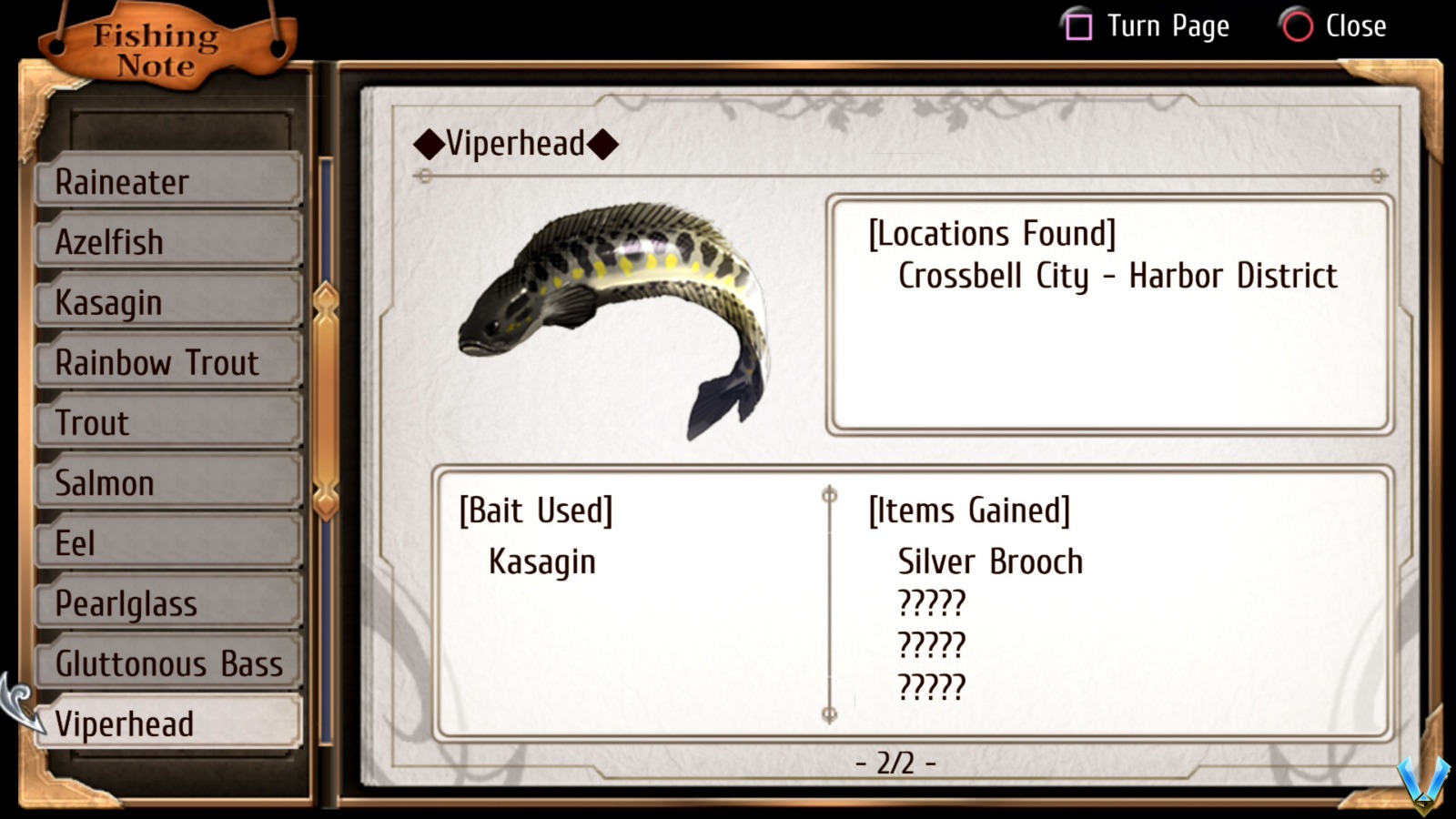Click the Turn Page square button icon
This screenshot has width=1456, height=819.
point(1078,26)
